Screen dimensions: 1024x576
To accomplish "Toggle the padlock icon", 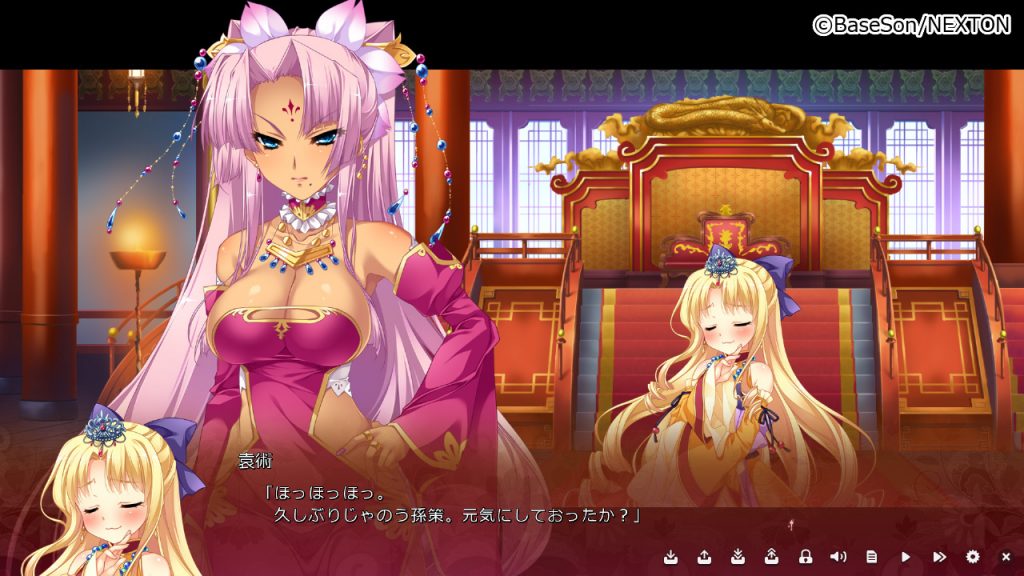I will pyautogui.click(x=805, y=556).
